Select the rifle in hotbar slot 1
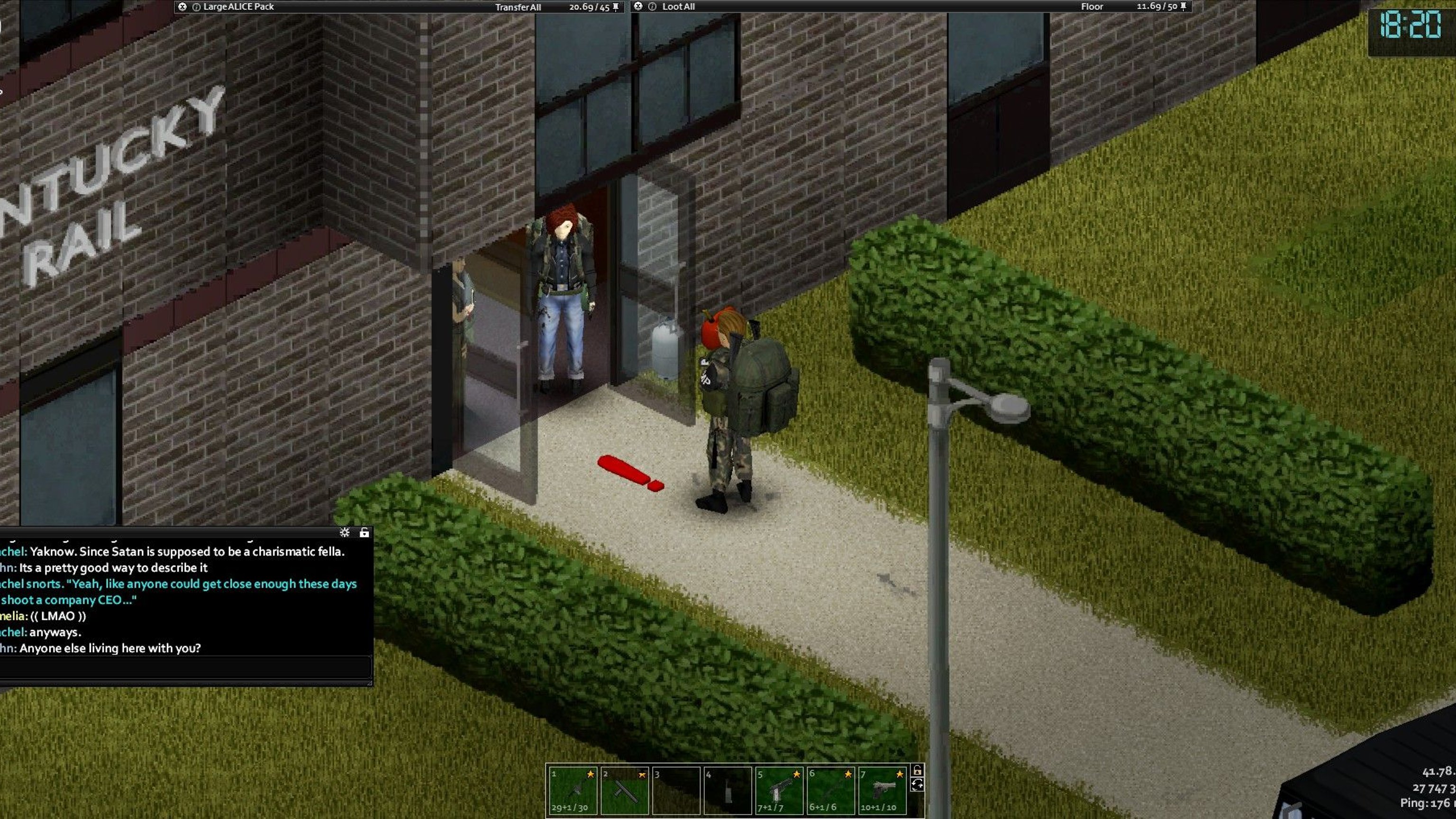 coord(573,790)
